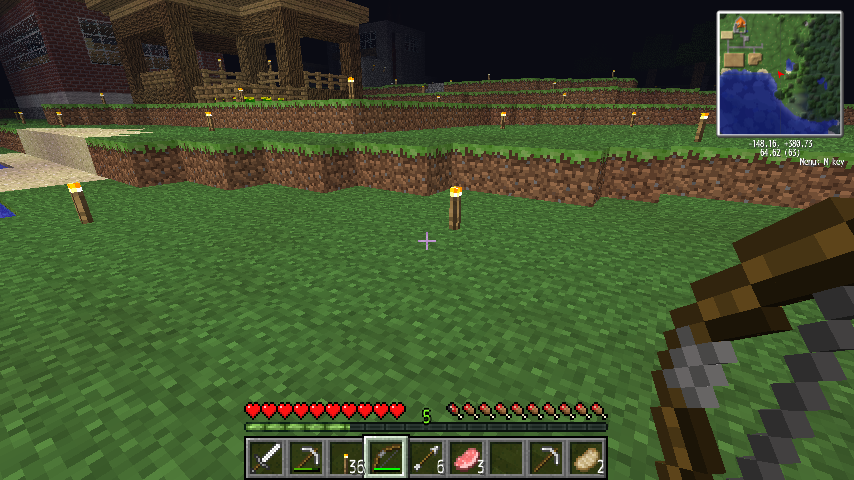The height and width of the screenshot is (480, 854).
Task: Click the minimap in the corner
Action: click(779, 73)
